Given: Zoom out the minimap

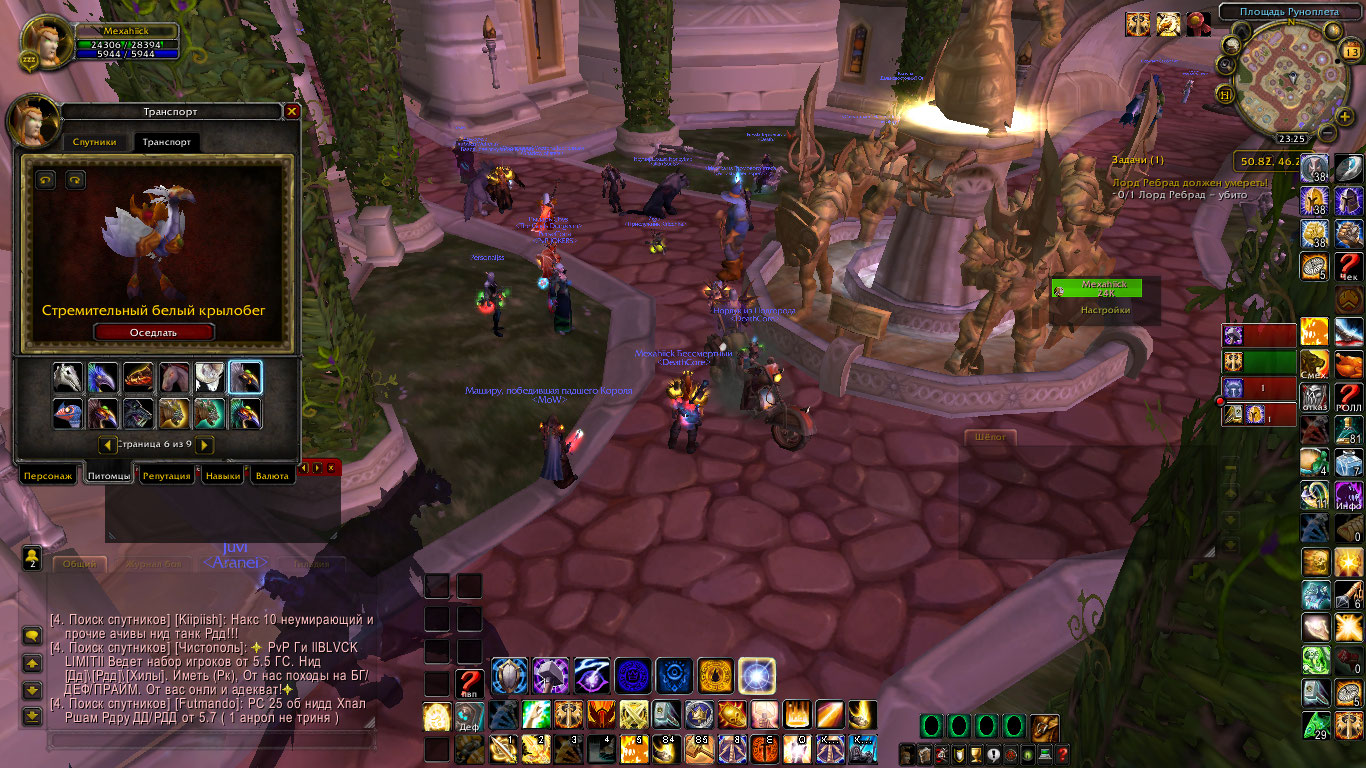Looking at the screenshot, I should click(1327, 132).
